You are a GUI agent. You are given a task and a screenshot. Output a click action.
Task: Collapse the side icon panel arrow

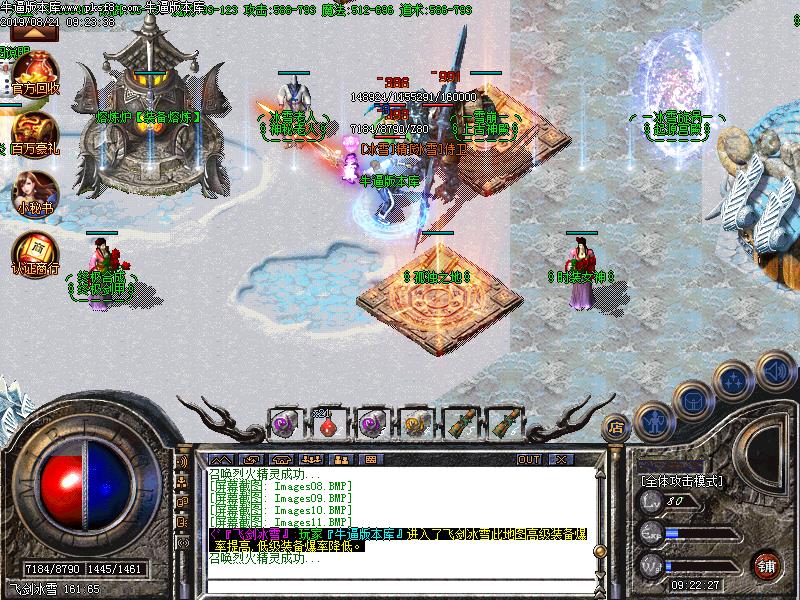click(x=35, y=33)
